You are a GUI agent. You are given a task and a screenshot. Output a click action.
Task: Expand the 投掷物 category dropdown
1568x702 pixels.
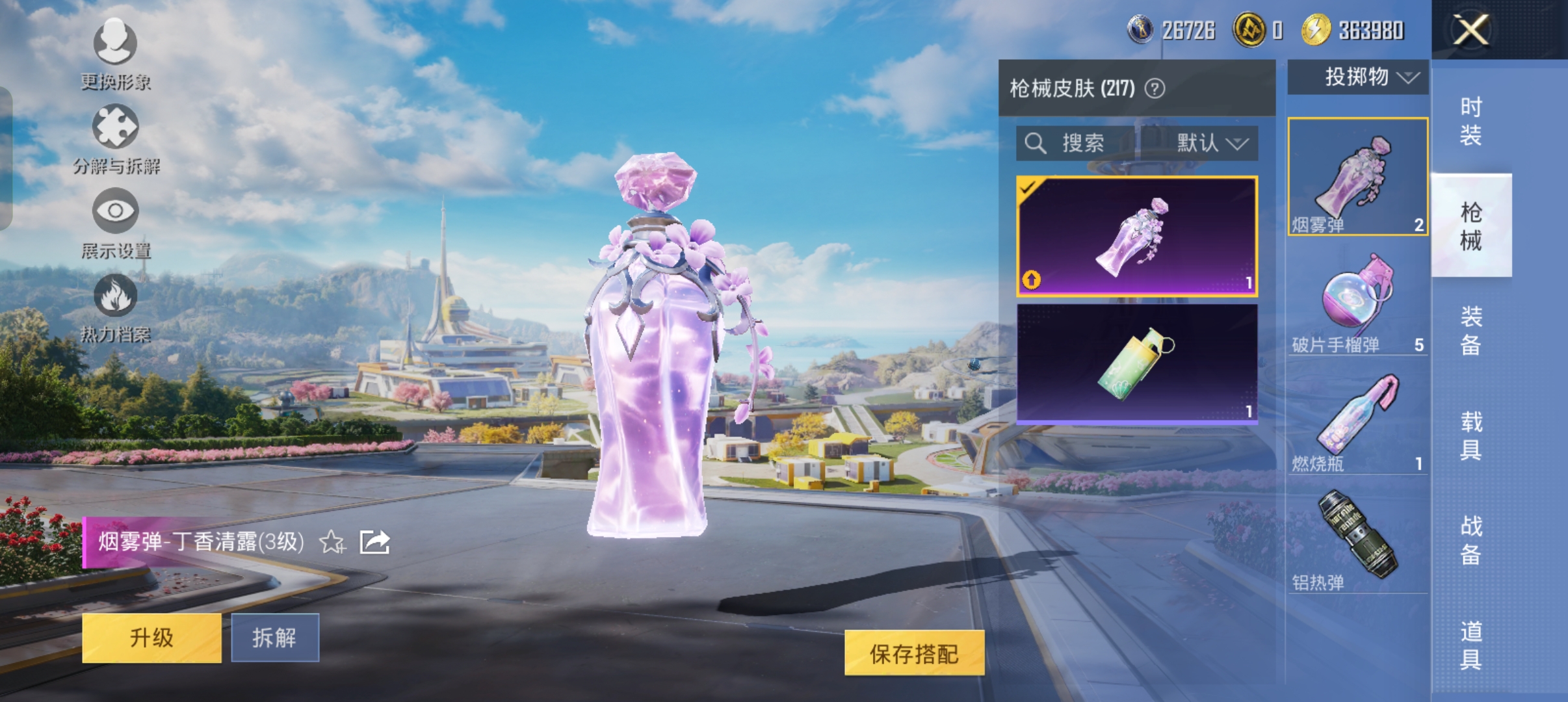coord(1357,77)
